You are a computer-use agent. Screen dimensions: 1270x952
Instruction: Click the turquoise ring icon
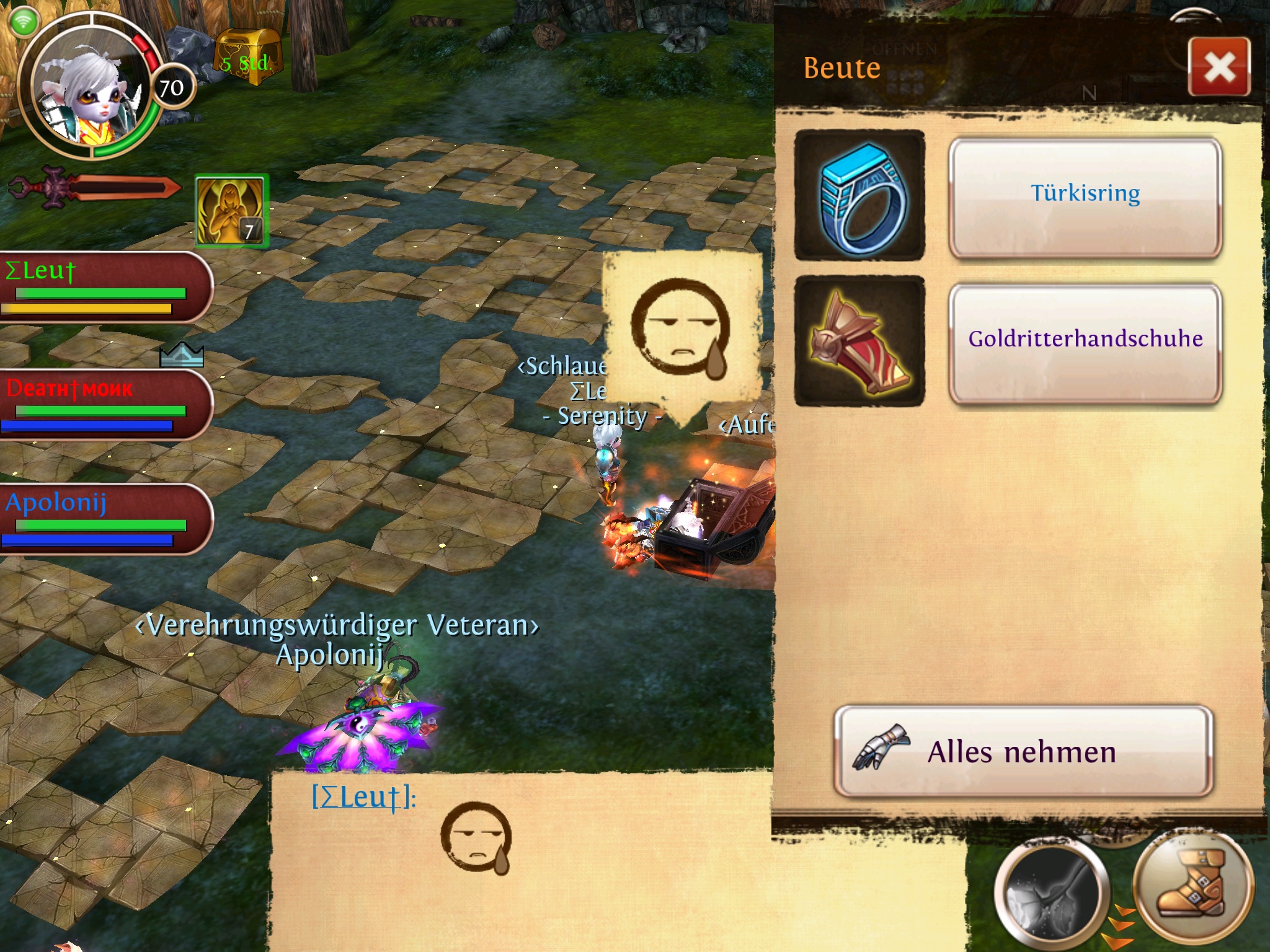click(859, 195)
